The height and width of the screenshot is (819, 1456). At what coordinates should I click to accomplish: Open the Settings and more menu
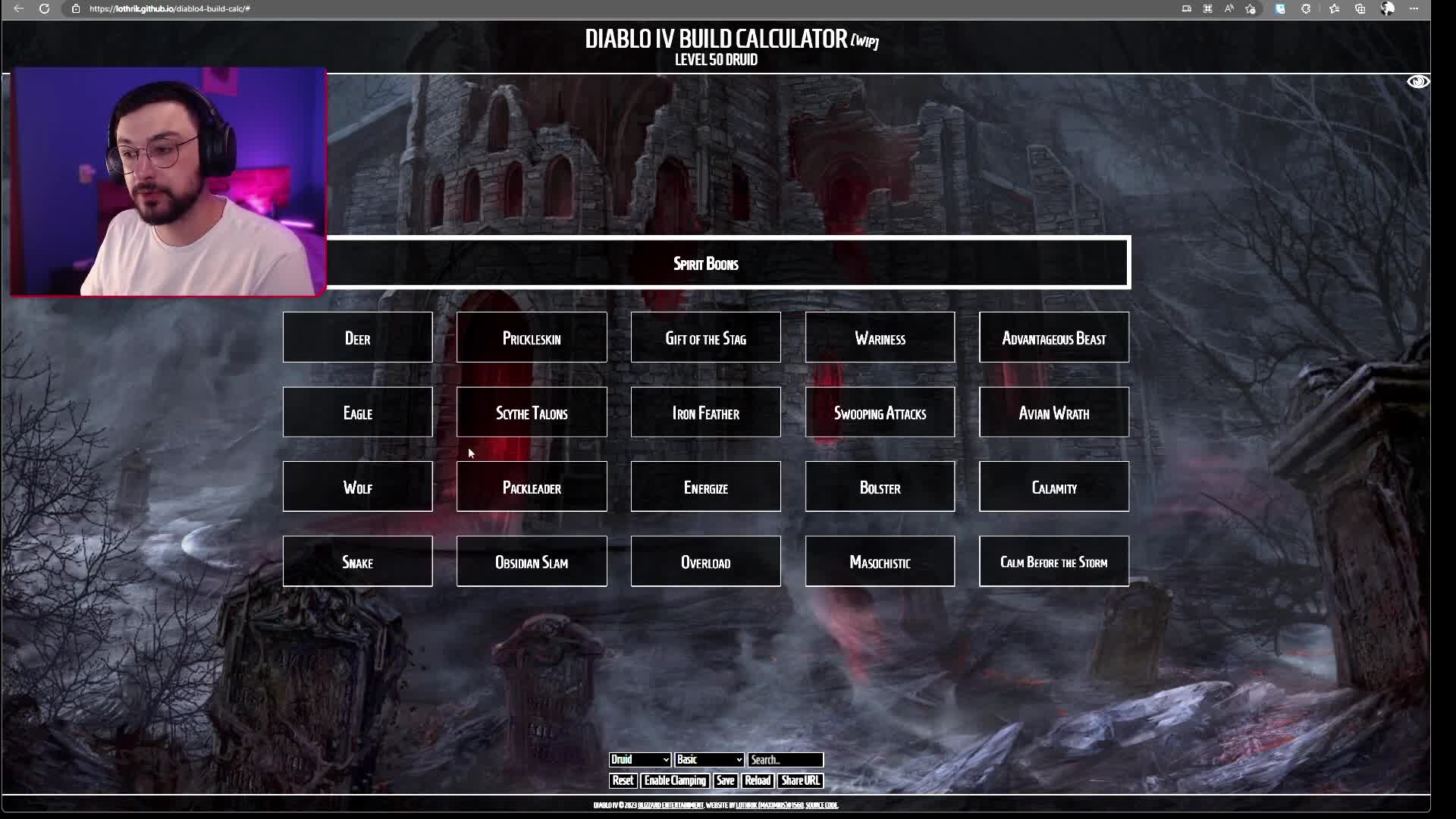1414,9
